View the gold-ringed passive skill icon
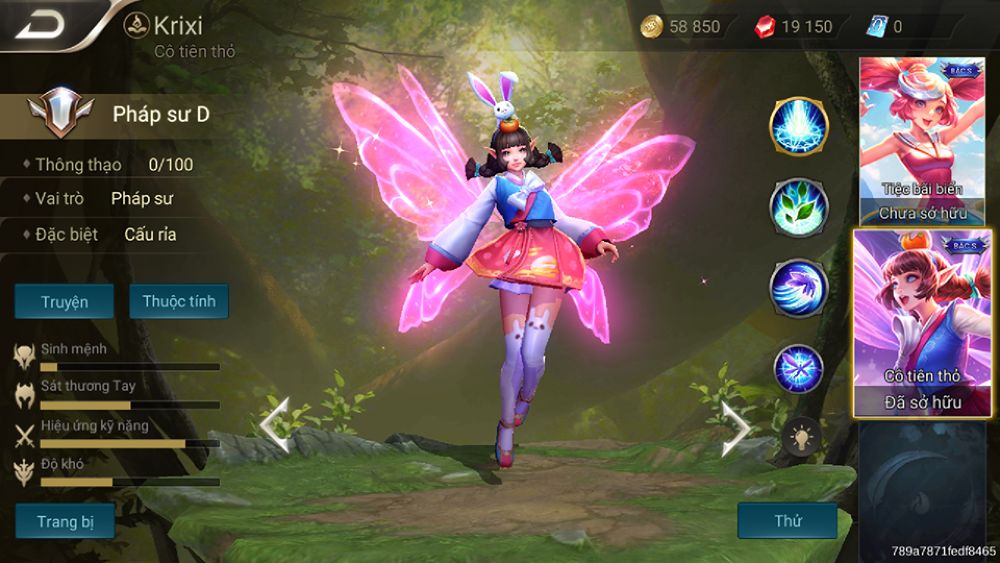 (798, 127)
